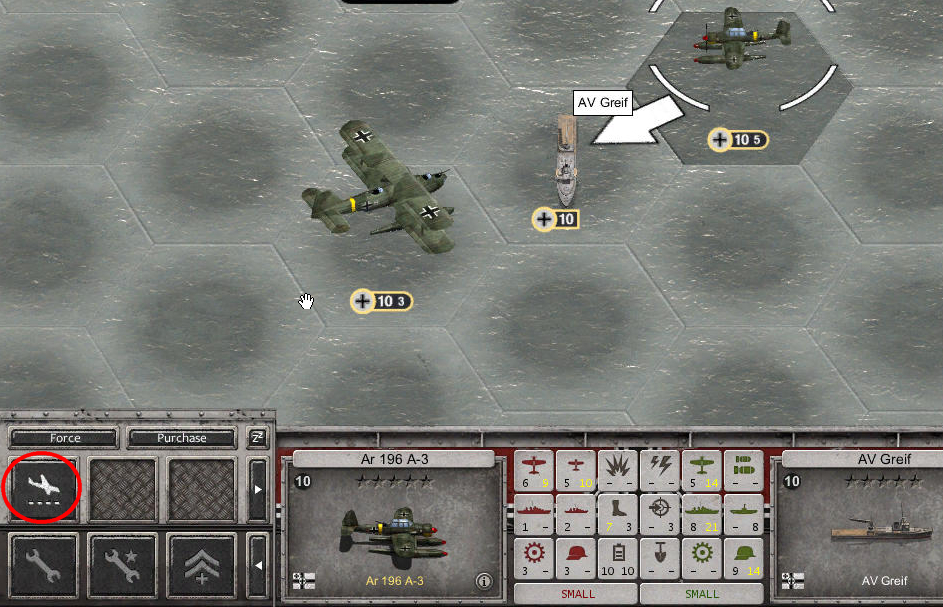The height and width of the screenshot is (607, 943).
Task: Choose the wrench with star action
Action: 122,565
